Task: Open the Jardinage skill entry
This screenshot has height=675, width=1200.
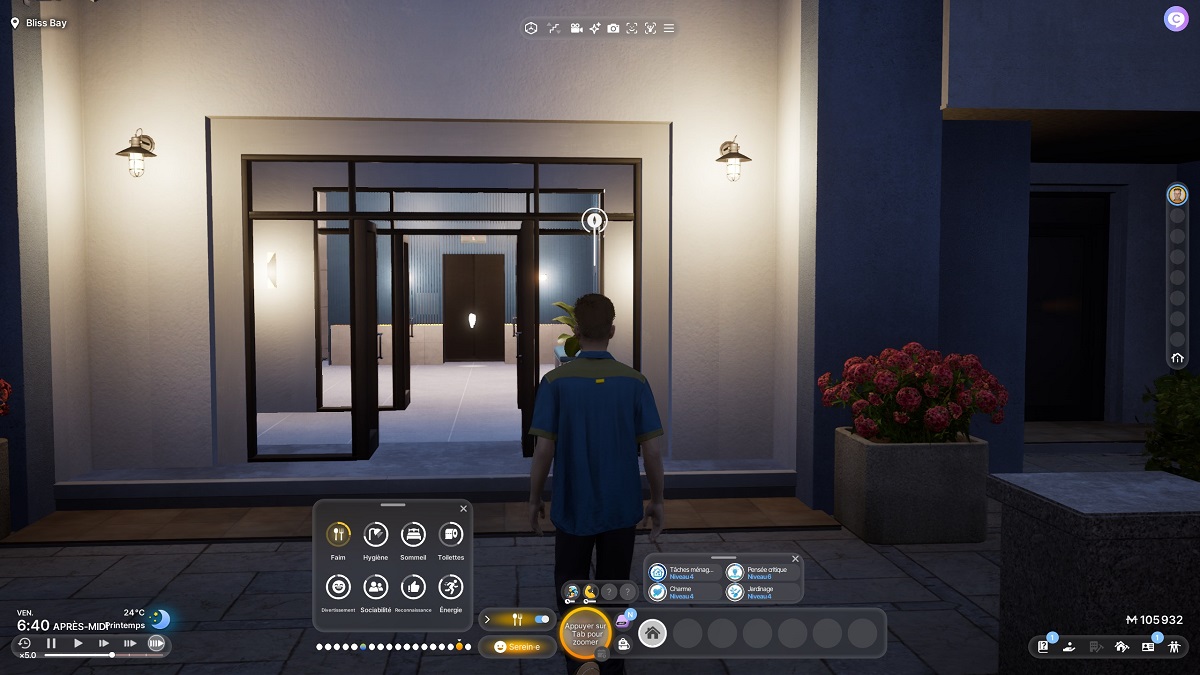Action: point(735,592)
